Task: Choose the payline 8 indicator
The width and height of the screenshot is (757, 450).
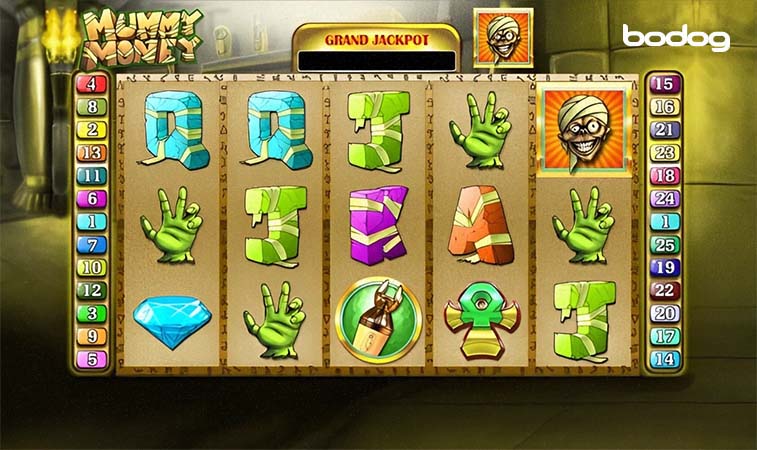Action: [91, 107]
